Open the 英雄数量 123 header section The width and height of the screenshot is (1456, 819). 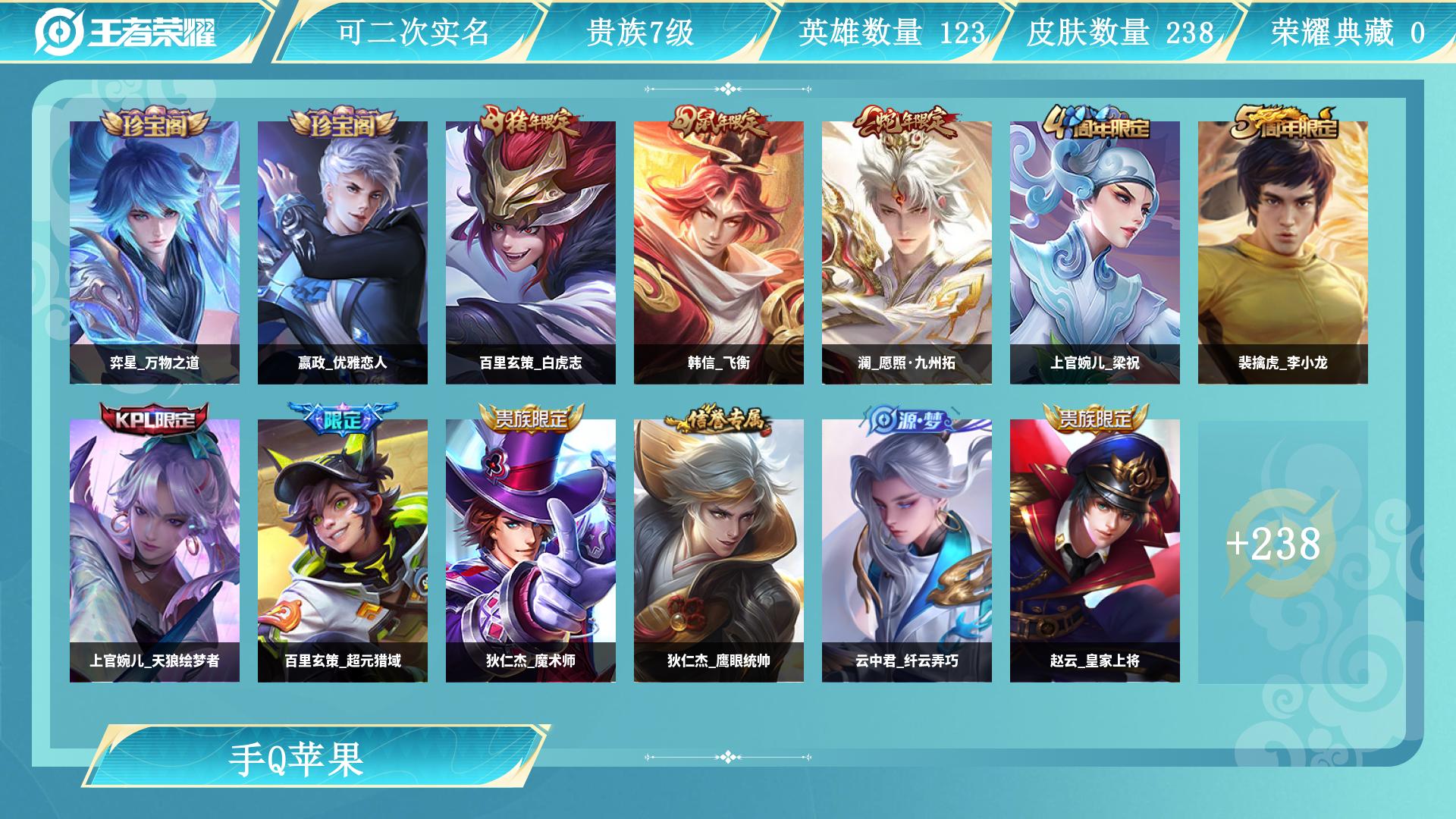(891, 32)
